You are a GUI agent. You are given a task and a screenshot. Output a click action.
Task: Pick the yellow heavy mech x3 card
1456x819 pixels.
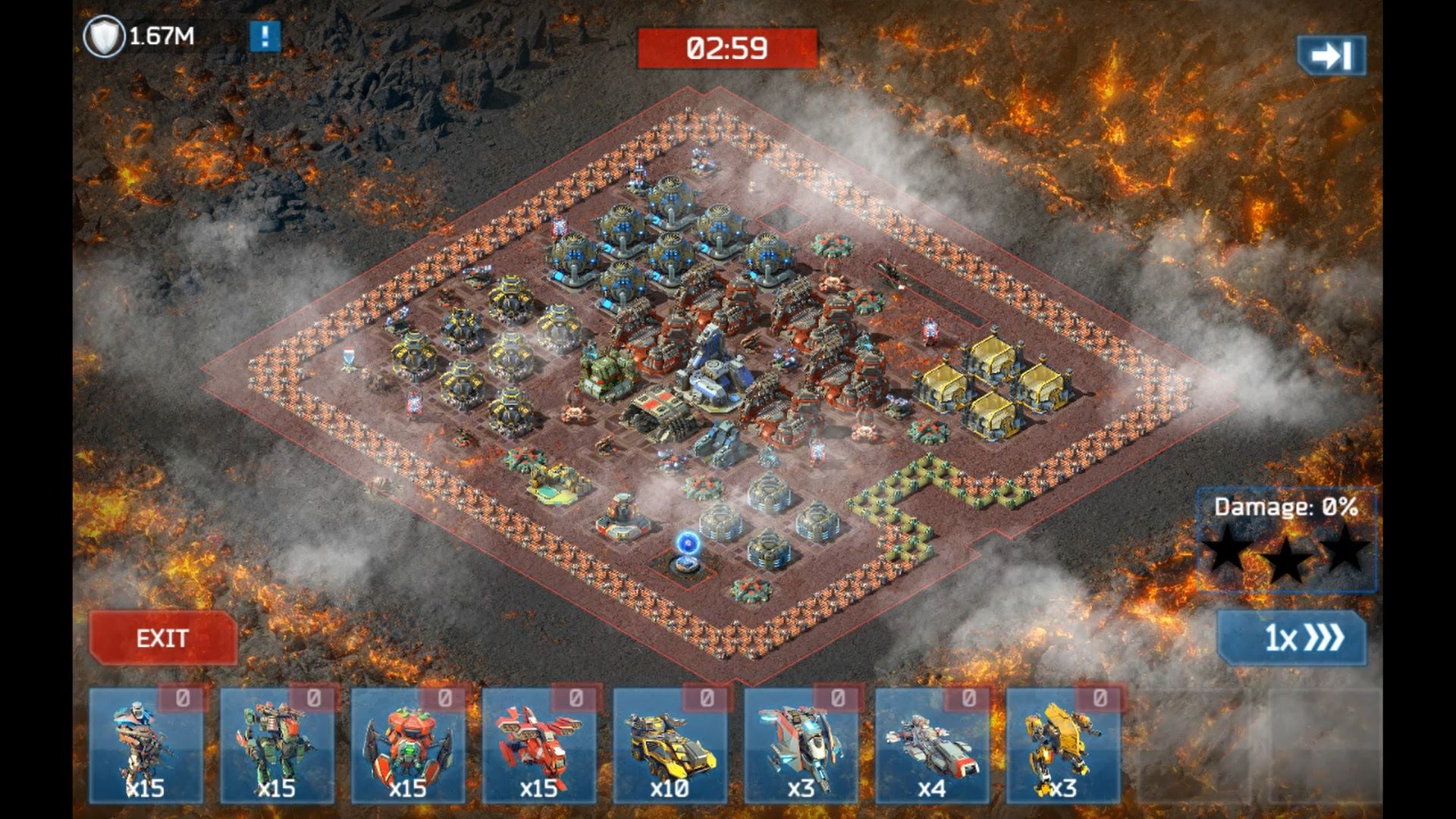pyautogui.click(x=1063, y=745)
